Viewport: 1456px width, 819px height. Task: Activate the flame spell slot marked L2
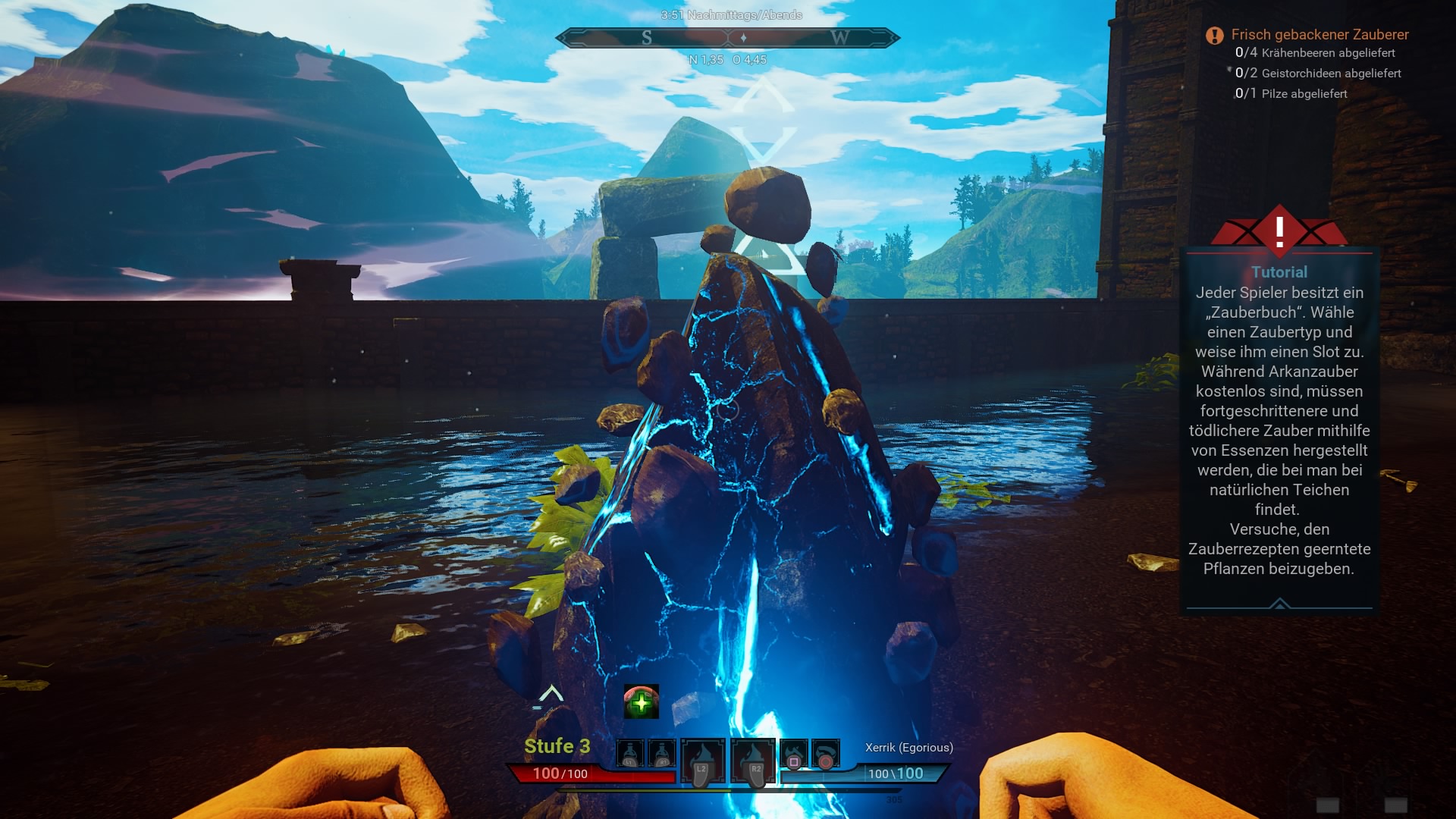tap(702, 761)
